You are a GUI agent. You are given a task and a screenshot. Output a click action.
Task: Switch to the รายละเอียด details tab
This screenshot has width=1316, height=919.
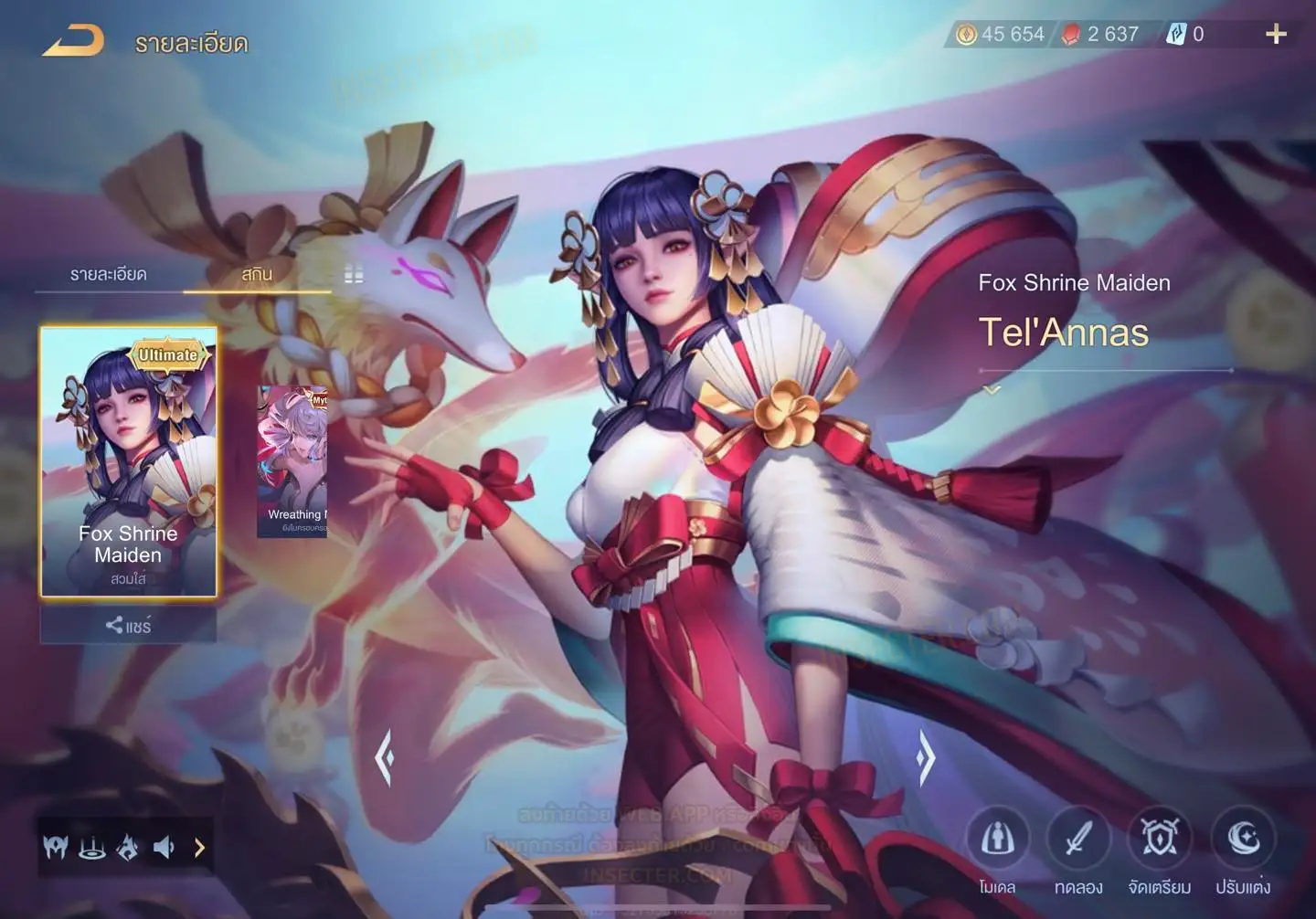(109, 274)
